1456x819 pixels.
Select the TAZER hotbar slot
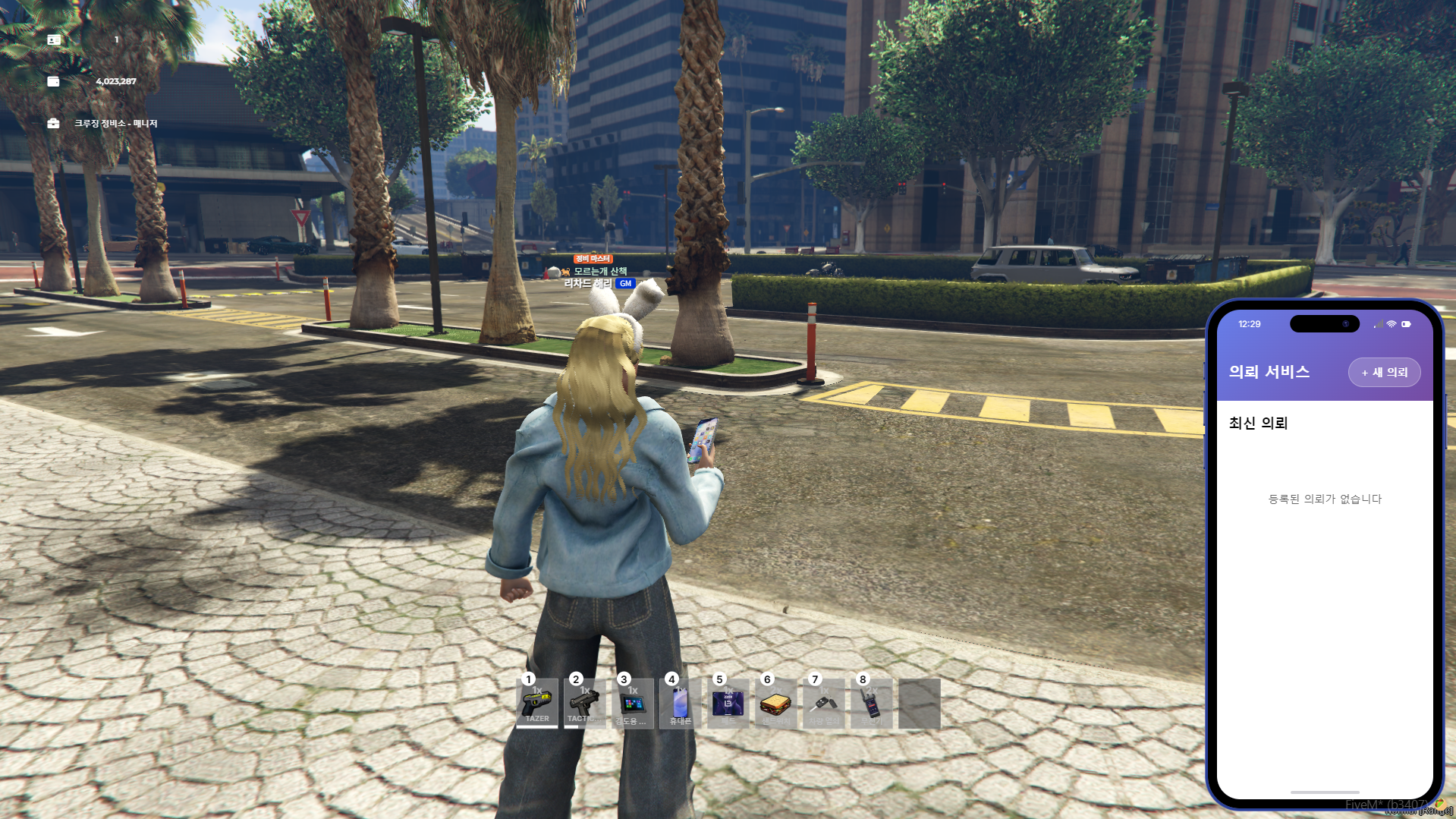(537, 704)
